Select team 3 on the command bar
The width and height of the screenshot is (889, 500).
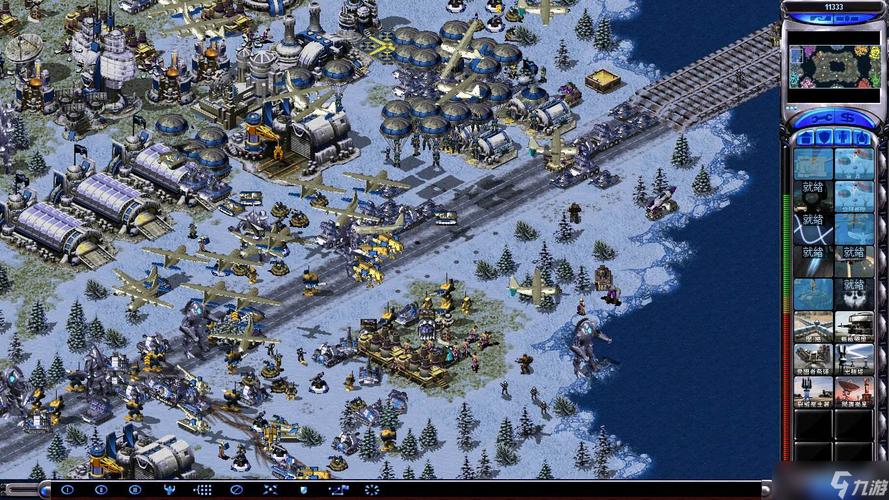tap(135, 490)
